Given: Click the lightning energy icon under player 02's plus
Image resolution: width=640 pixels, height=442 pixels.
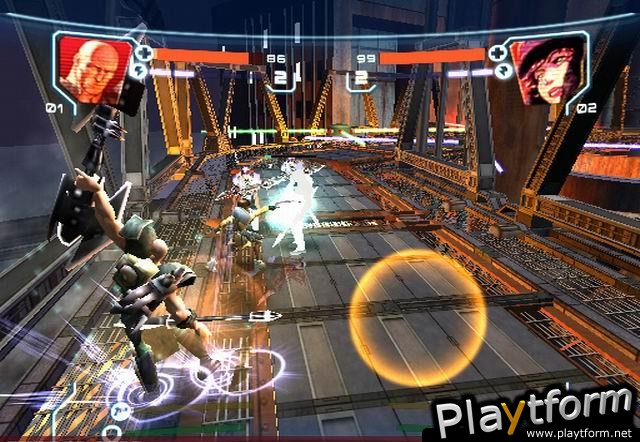Looking at the screenshot, I should click(498, 71).
